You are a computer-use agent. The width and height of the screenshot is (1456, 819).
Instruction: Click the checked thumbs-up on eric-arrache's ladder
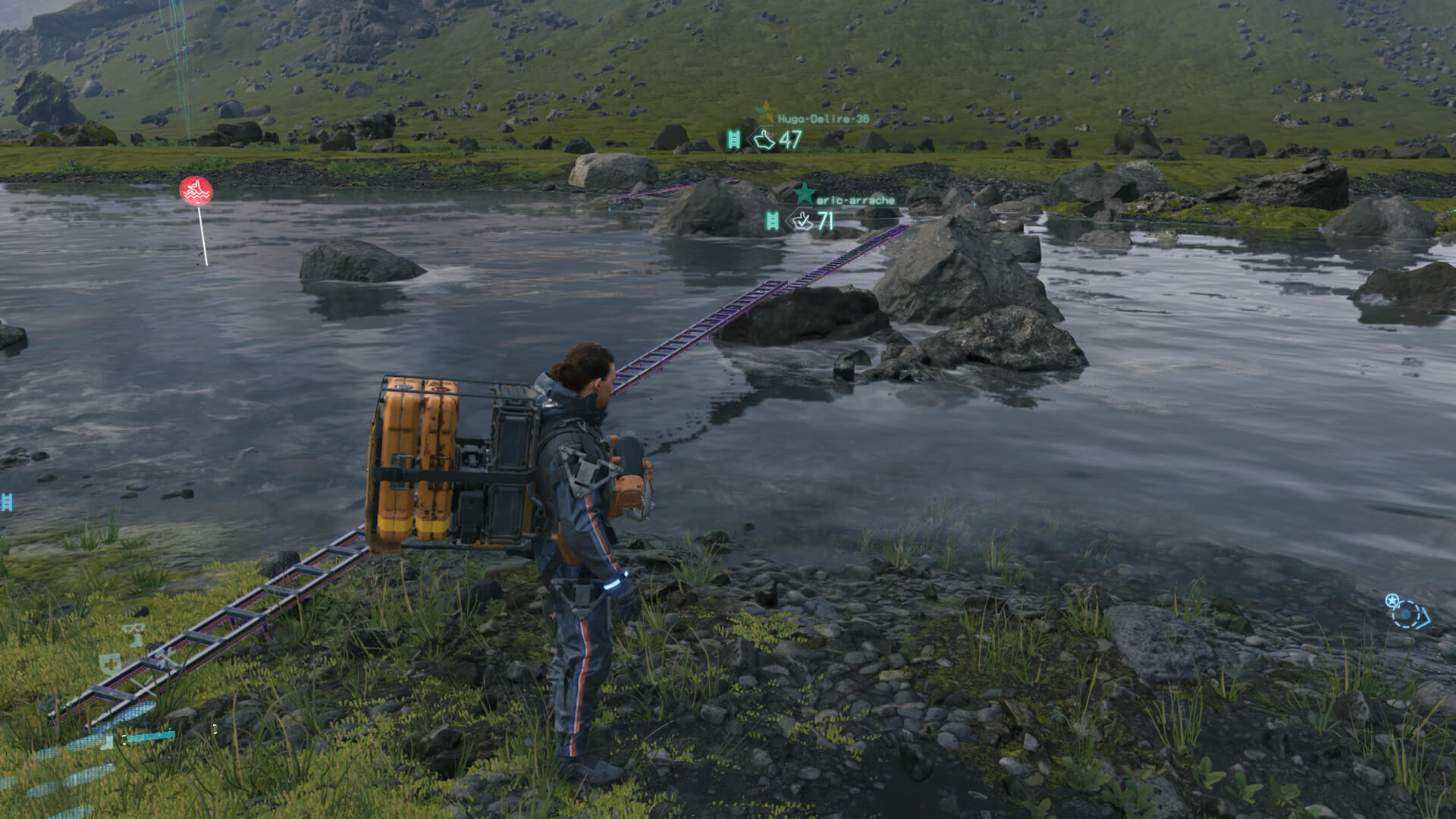802,221
